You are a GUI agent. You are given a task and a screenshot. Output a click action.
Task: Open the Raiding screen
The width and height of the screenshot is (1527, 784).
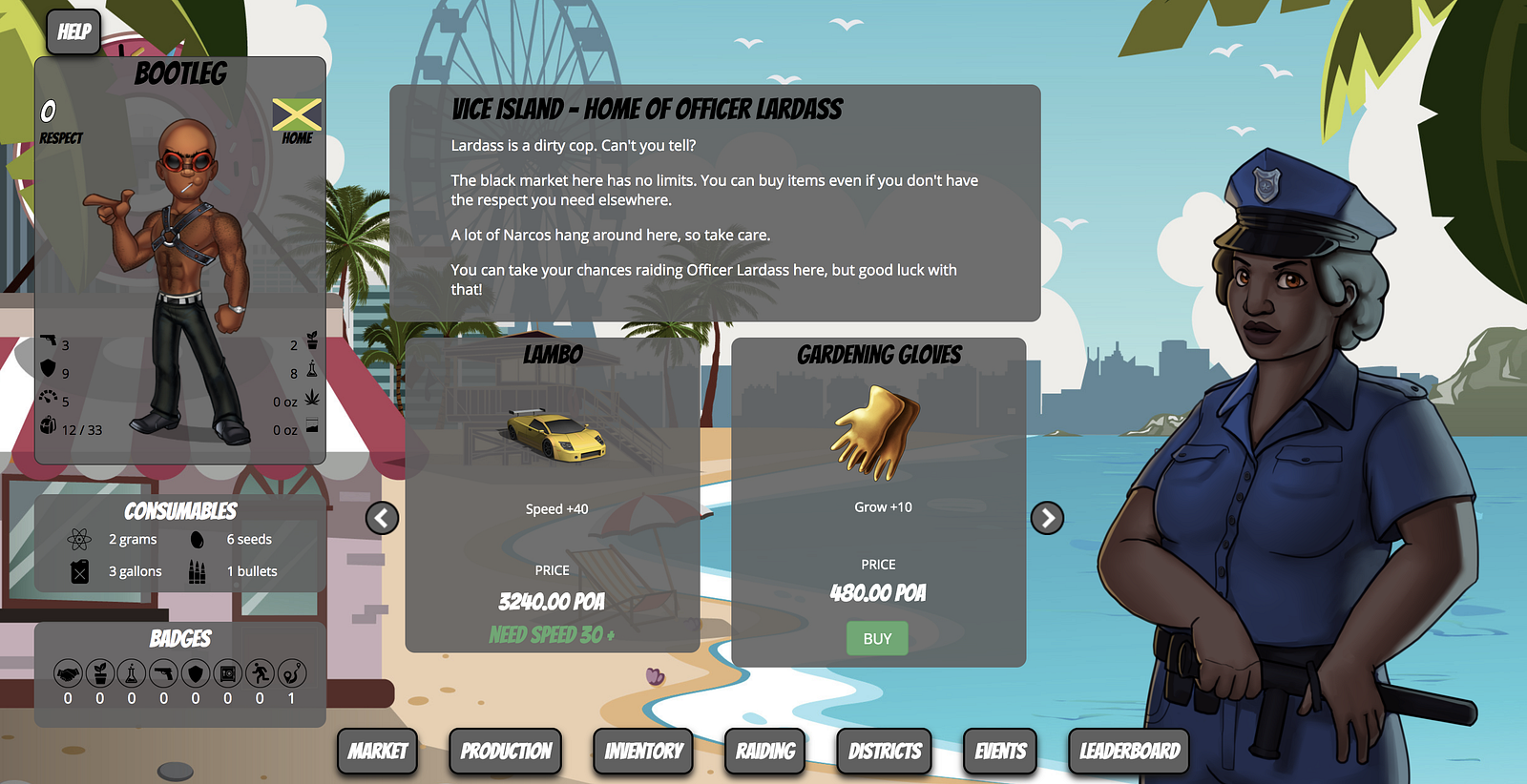[765, 751]
